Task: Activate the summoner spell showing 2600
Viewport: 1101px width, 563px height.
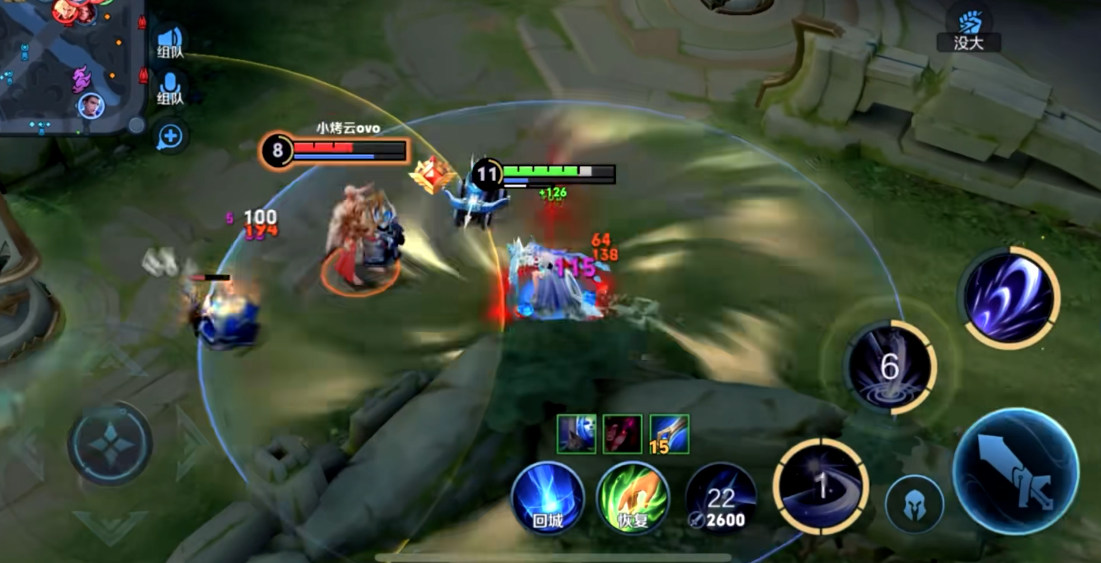Action: (720, 497)
